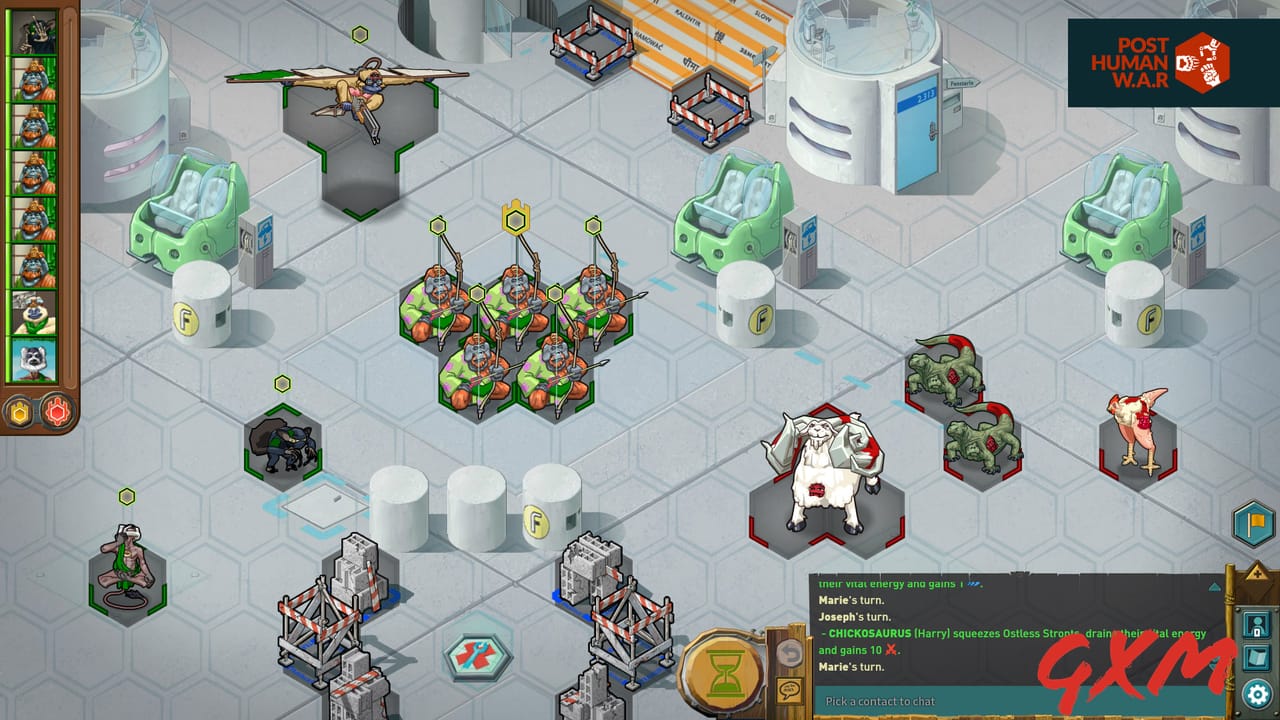Open the map journal book icon
The height and width of the screenshot is (720, 1280).
pyautogui.click(x=1258, y=658)
